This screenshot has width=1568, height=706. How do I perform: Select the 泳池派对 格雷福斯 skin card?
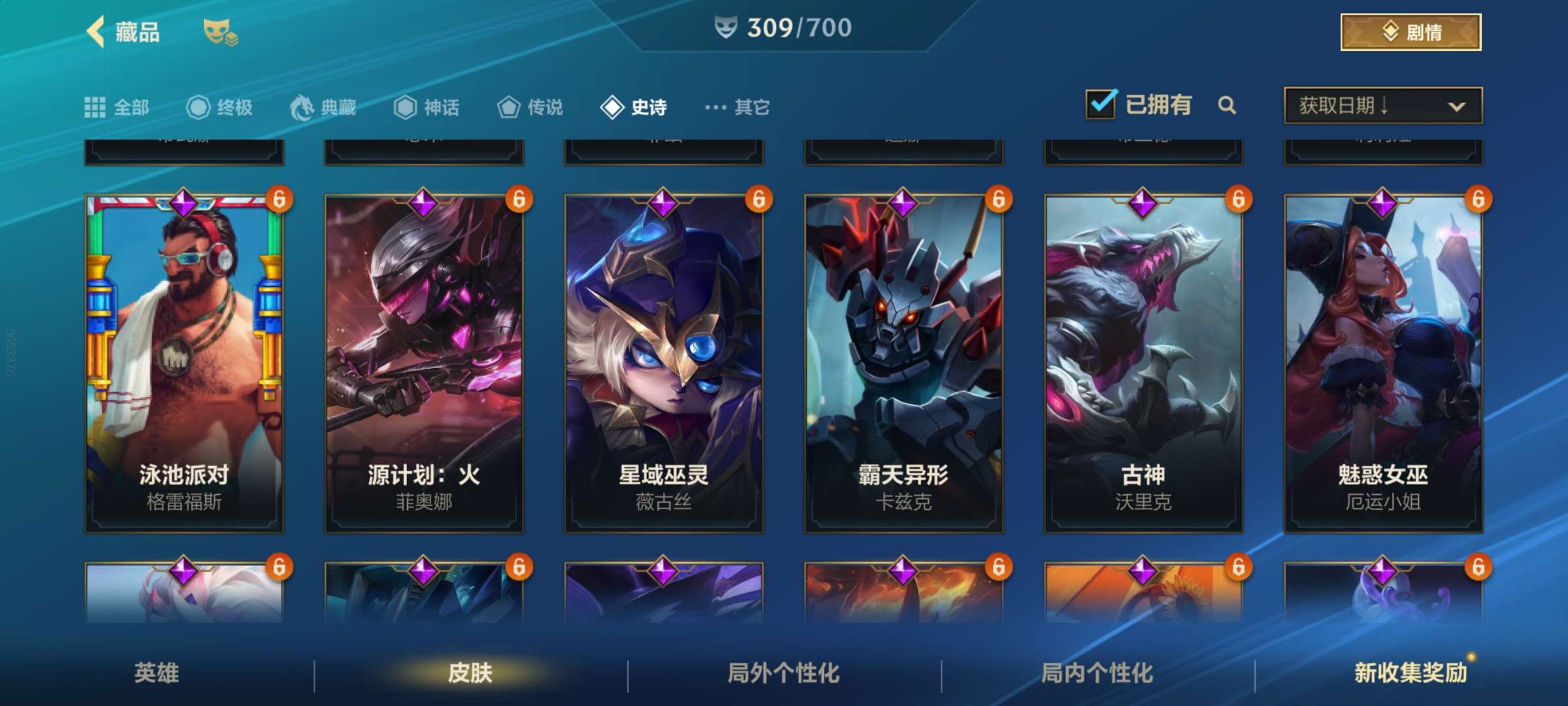tap(184, 363)
